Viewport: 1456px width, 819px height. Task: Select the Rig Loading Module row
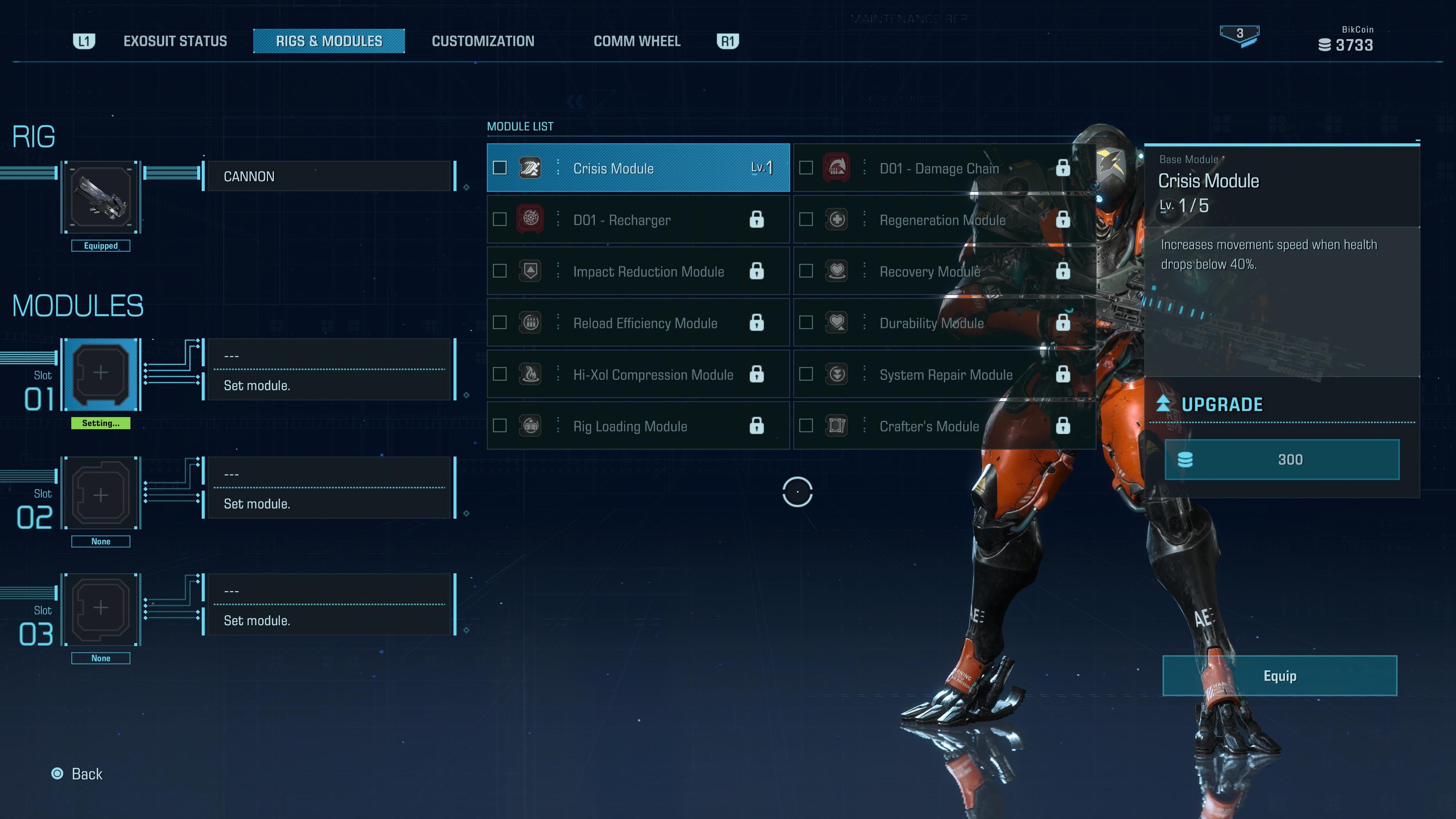tap(637, 425)
